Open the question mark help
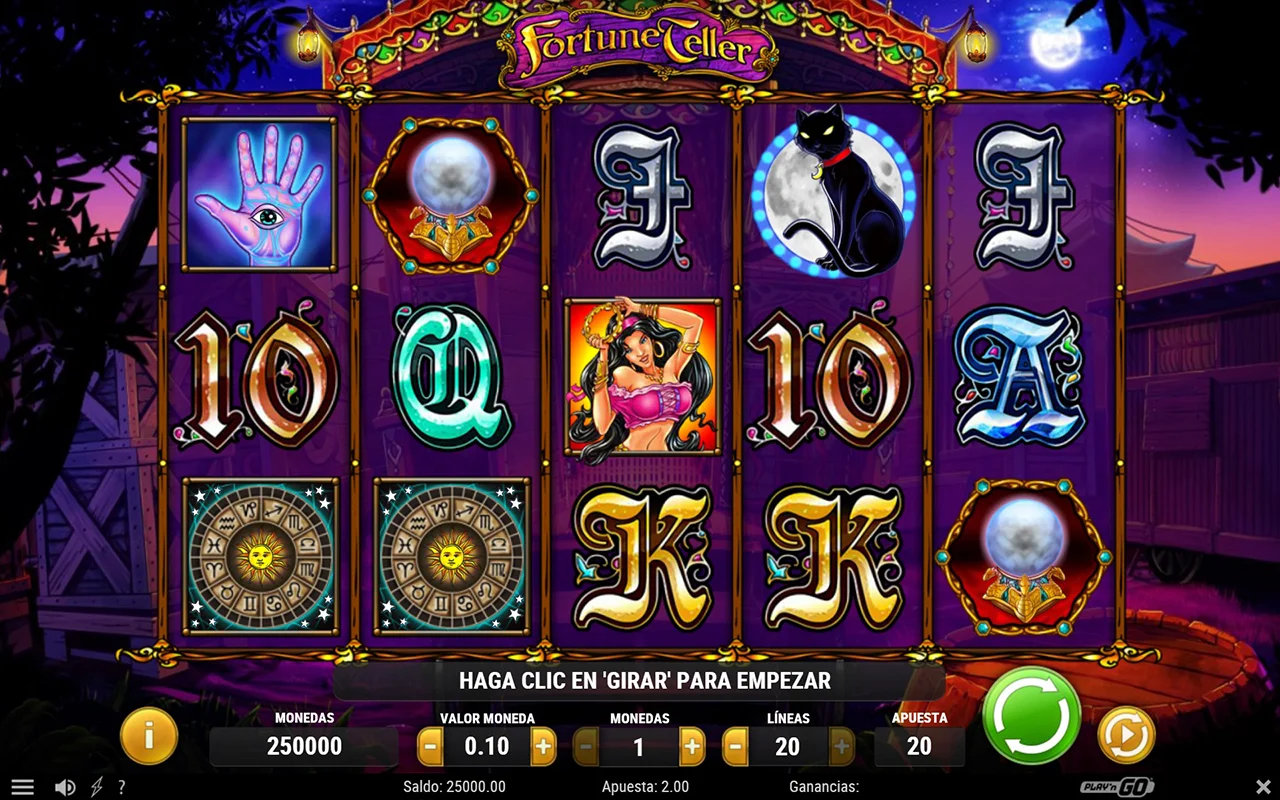This screenshot has height=800, width=1280. tap(122, 787)
